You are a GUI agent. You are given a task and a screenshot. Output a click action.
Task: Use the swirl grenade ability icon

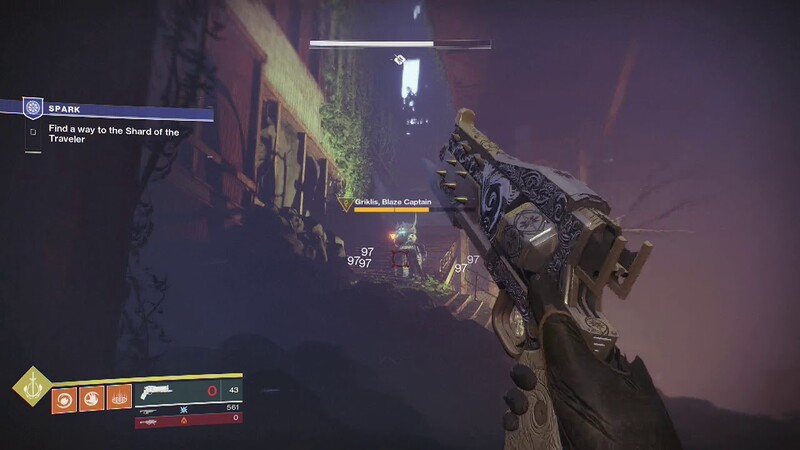click(x=64, y=398)
